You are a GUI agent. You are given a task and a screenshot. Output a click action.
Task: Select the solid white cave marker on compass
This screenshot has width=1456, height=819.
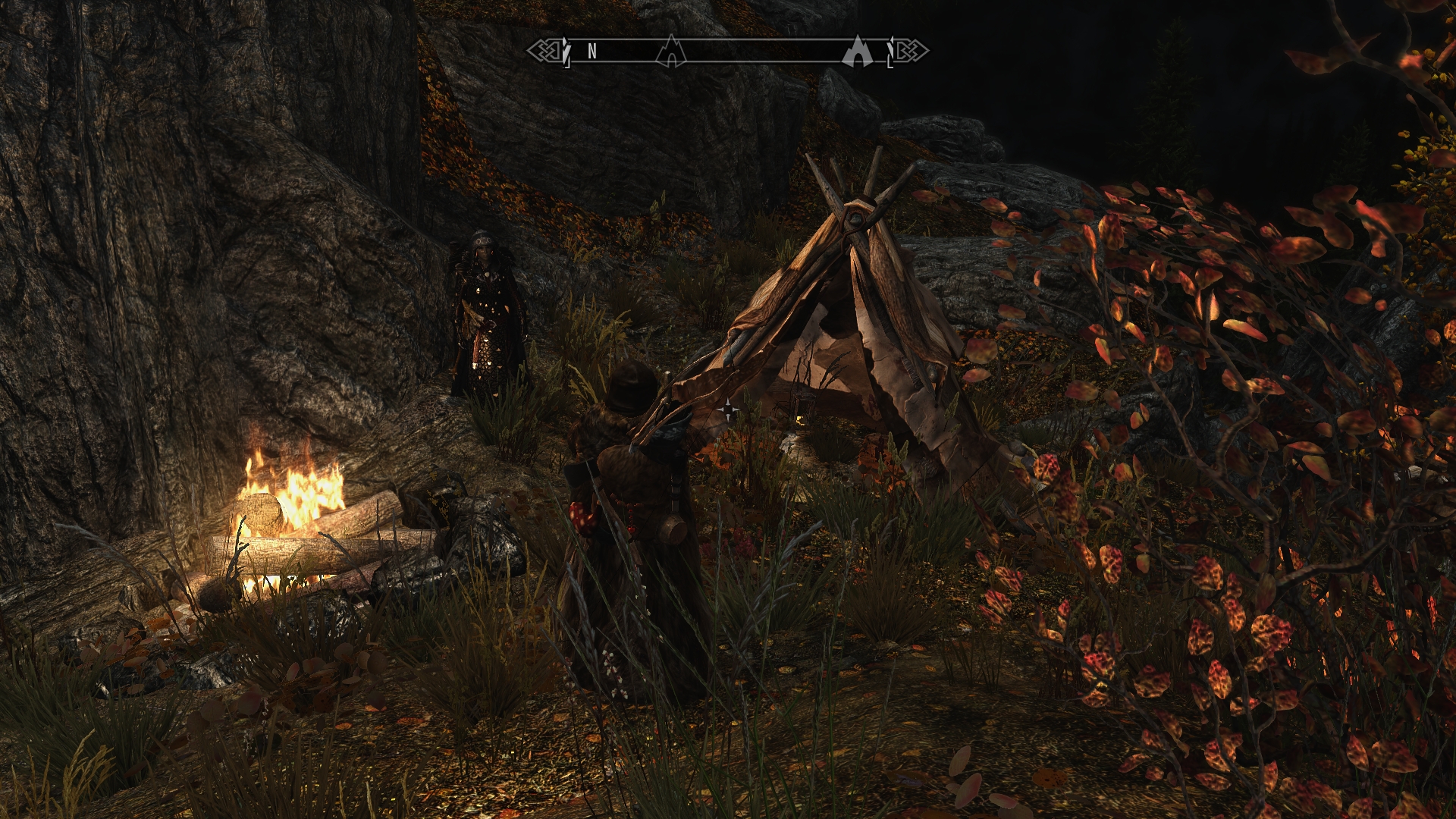pyautogui.click(x=858, y=52)
